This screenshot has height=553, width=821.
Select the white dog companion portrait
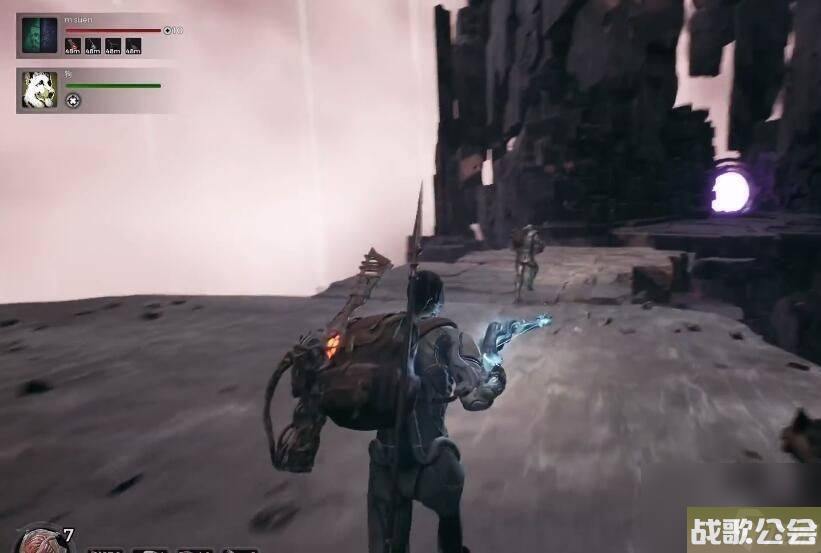click(x=40, y=90)
